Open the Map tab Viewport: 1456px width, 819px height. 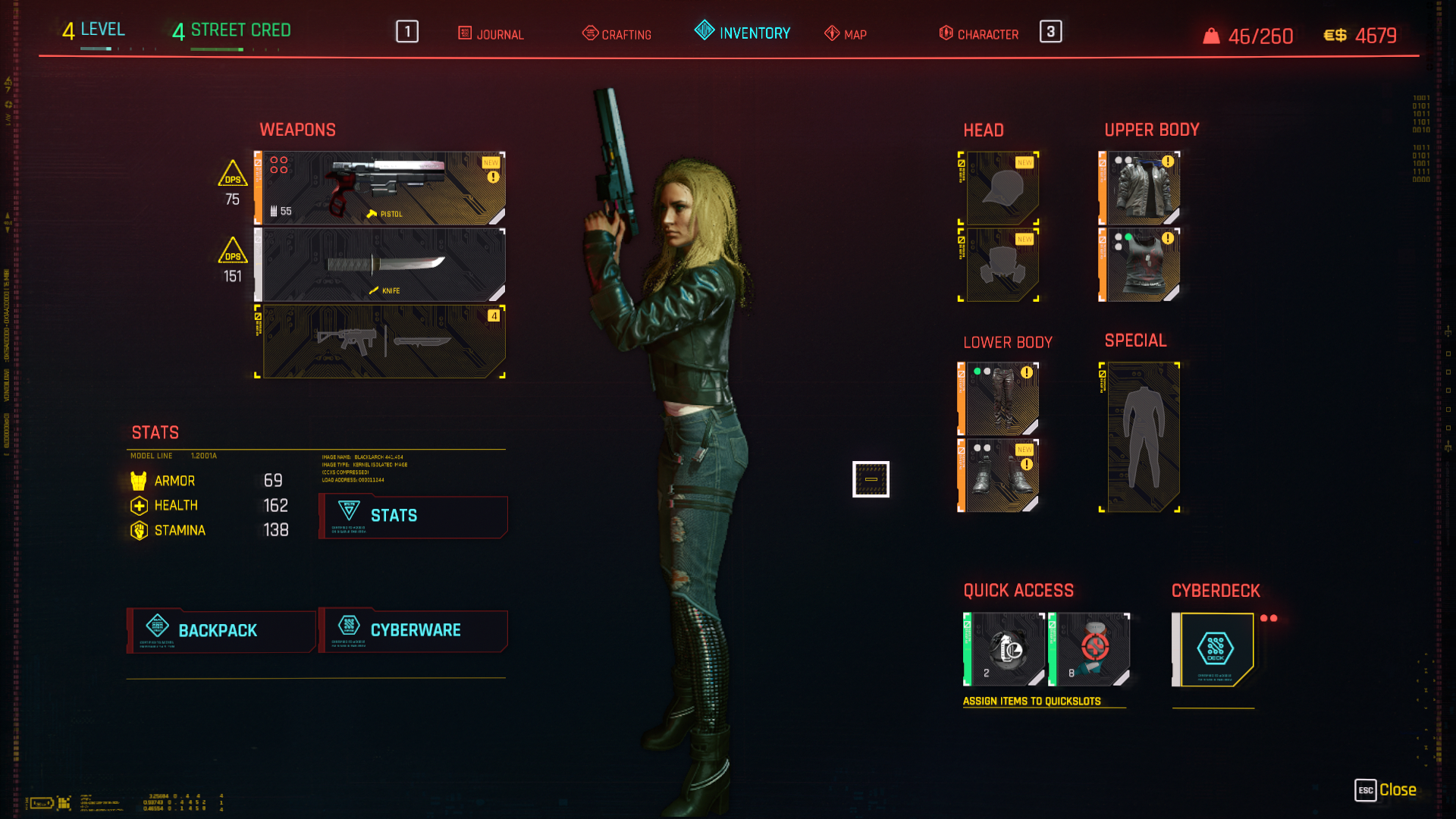coord(846,34)
